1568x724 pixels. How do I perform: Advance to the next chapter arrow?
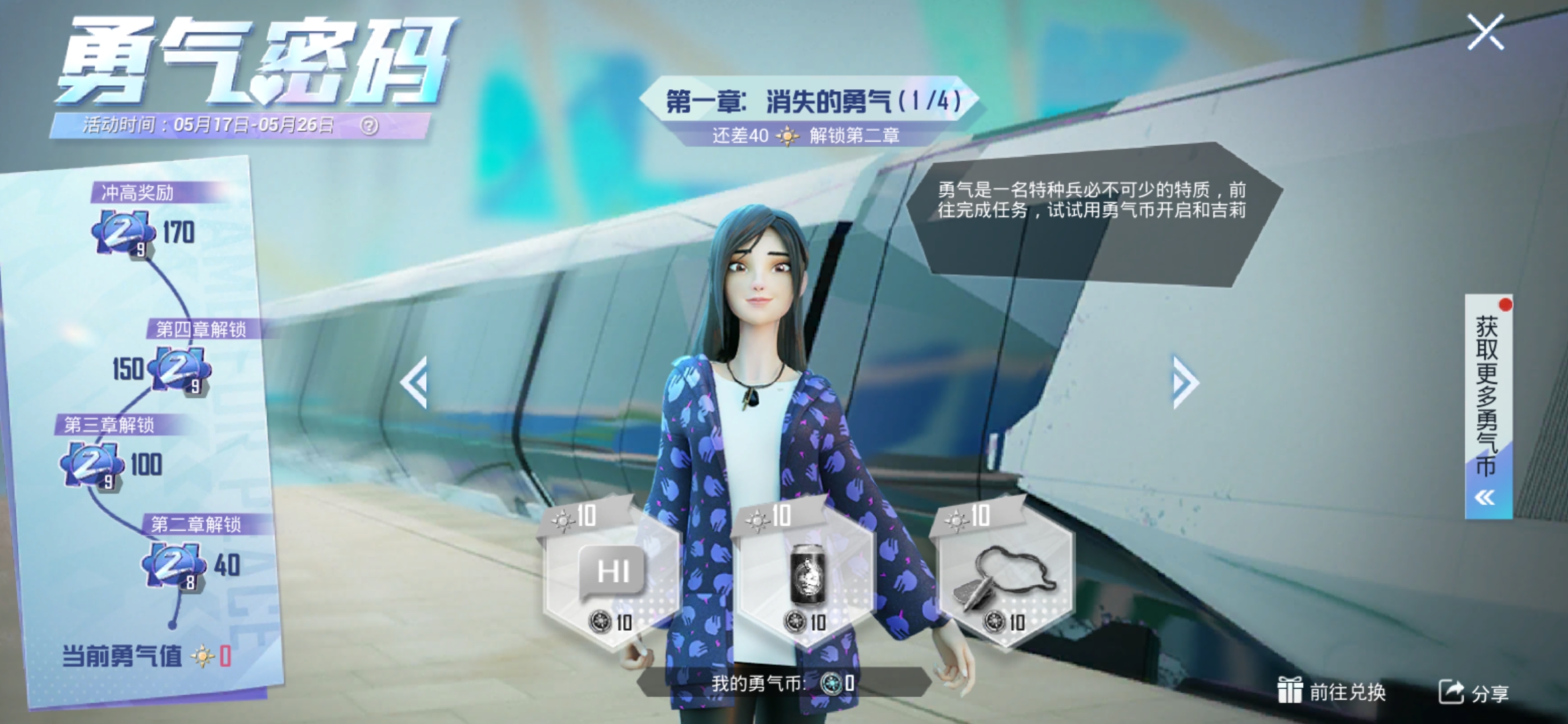pos(1184,382)
